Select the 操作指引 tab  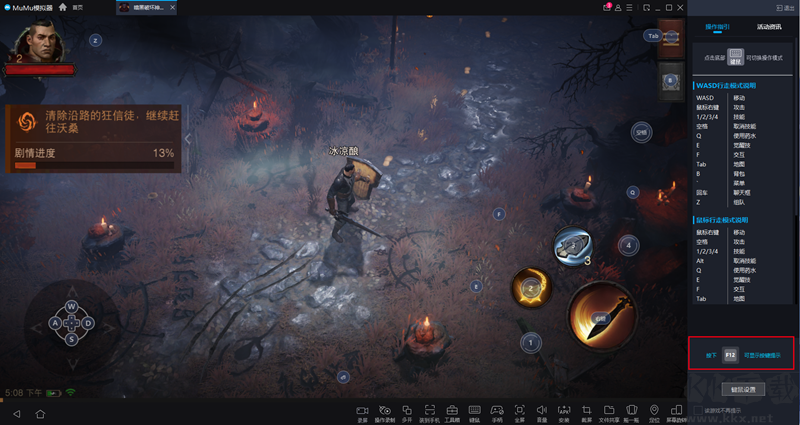717,27
